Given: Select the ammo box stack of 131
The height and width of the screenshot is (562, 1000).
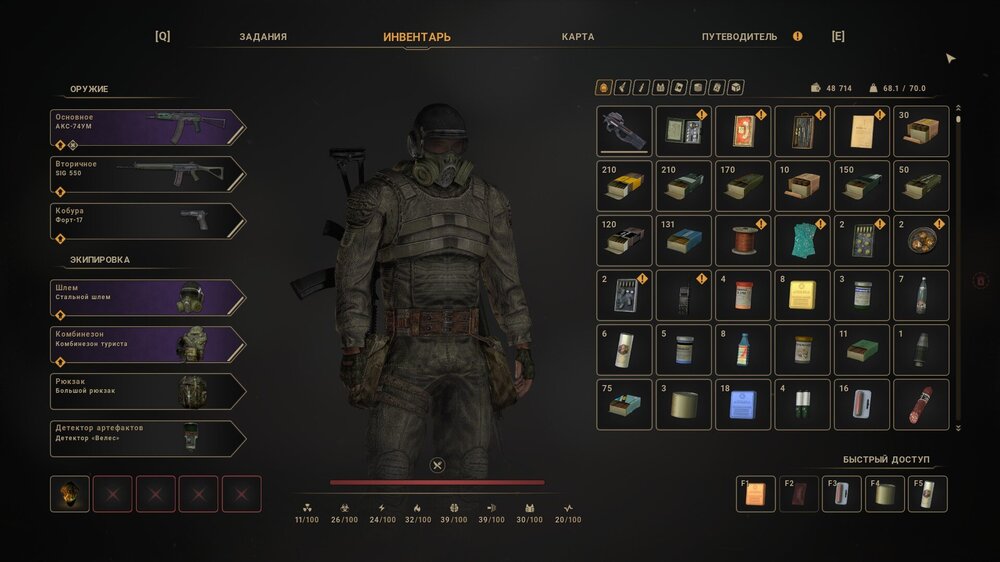Looking at the screenshot, I should [x=684, y=241].
